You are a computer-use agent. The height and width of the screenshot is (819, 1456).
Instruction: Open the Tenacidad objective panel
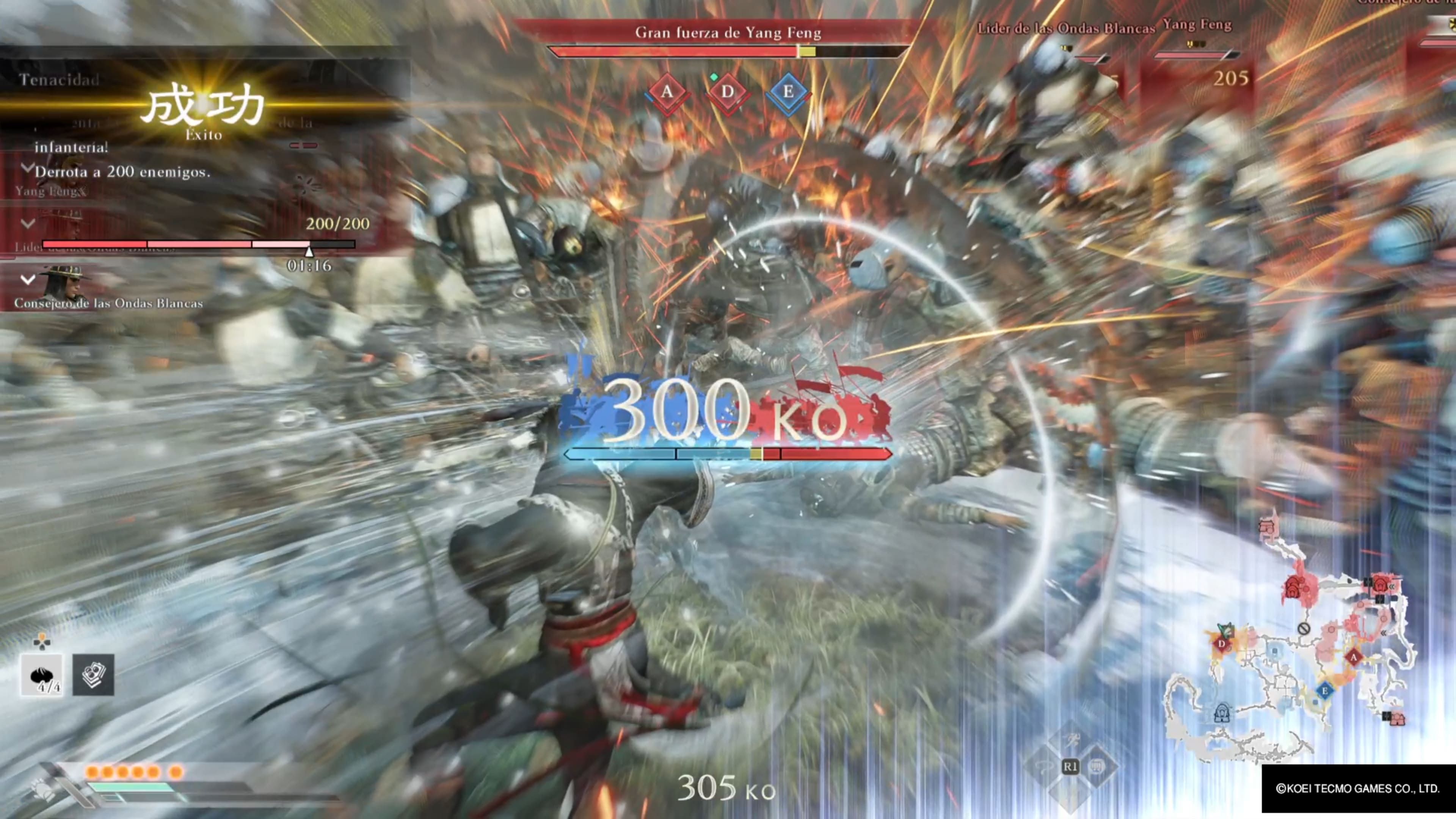(58, 80)
